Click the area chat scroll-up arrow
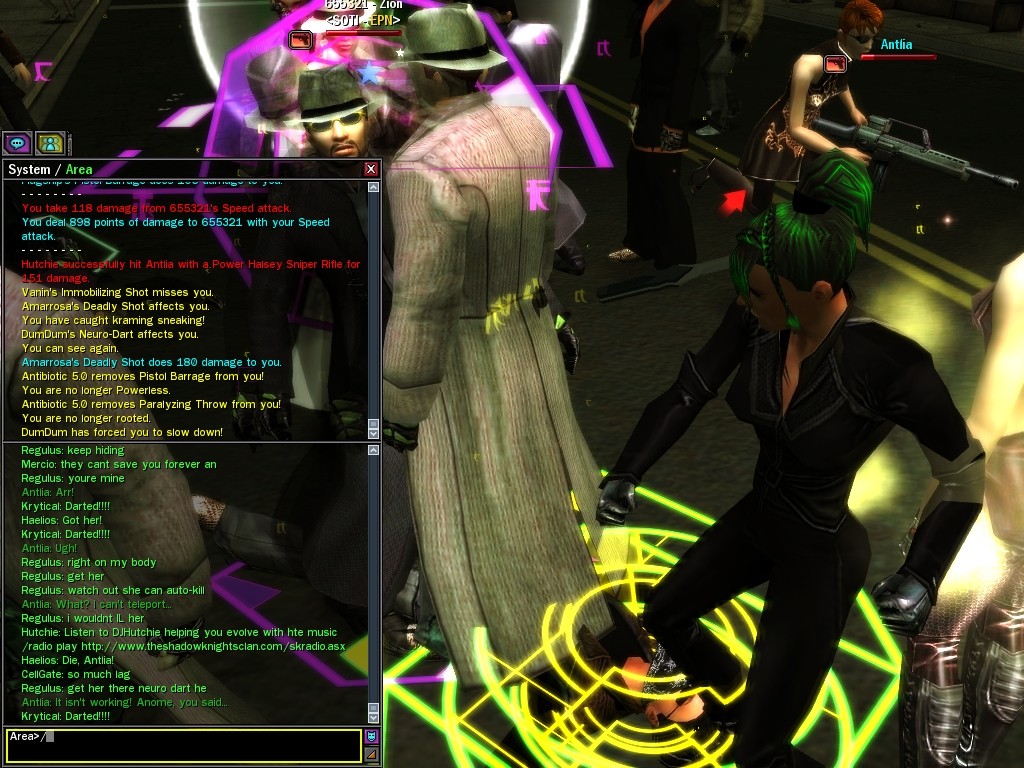 374,452
